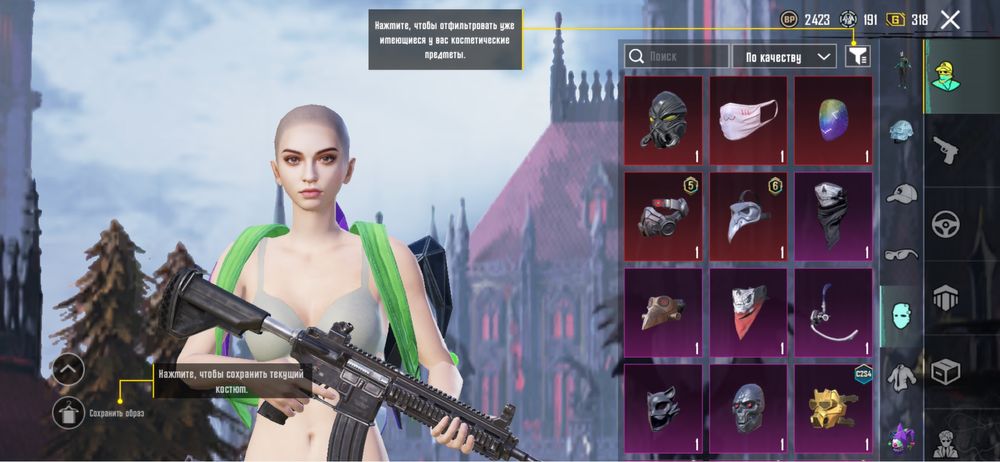Select the headset microphone item

(x=833, y=311)
